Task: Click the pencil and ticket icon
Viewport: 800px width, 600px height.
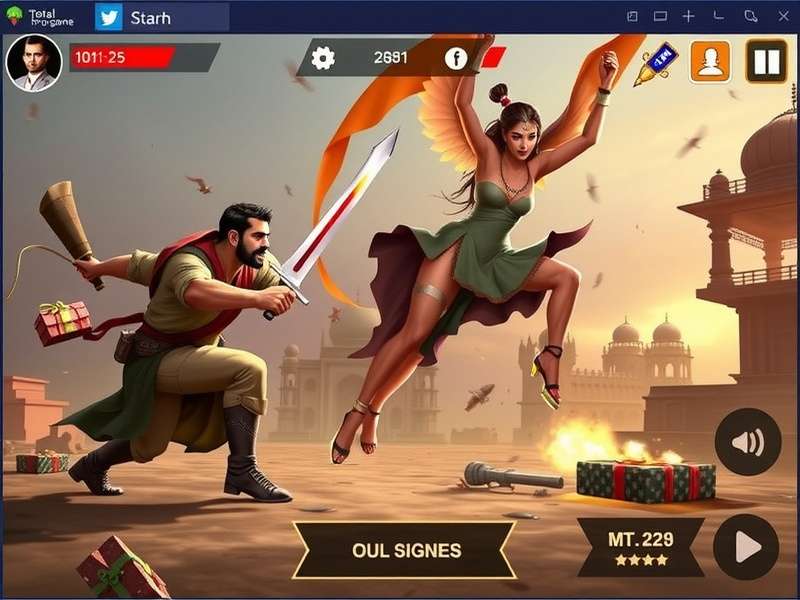Action: pyautogui.click(x=656, y=62)
